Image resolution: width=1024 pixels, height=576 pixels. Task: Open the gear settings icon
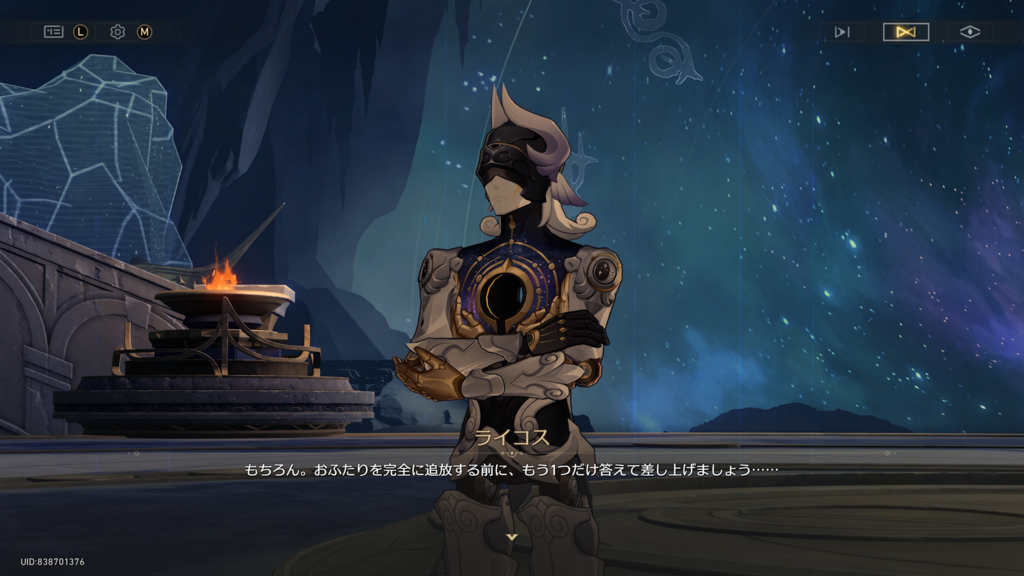[x=117, y=32]
